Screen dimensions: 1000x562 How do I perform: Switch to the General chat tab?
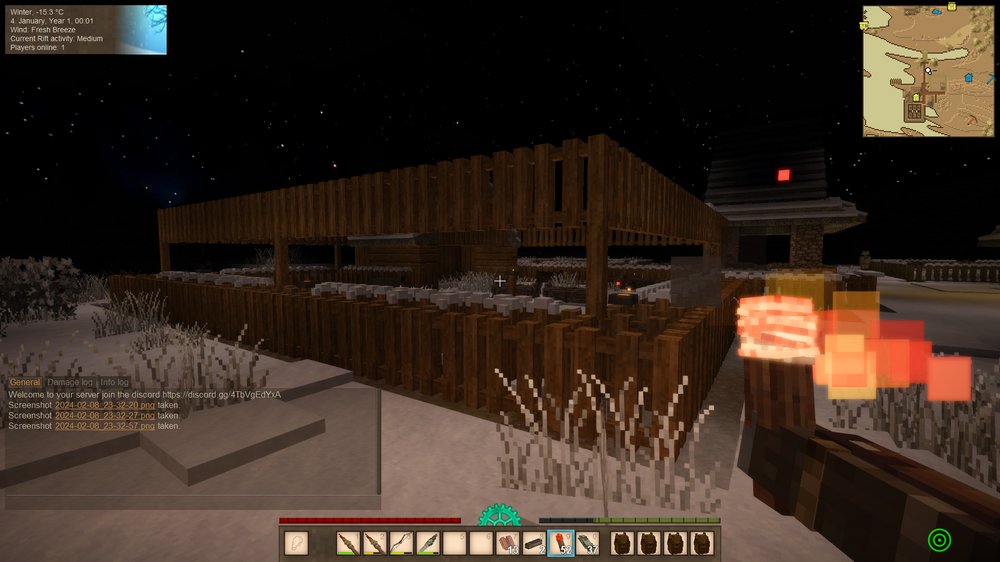pos(25,382)
